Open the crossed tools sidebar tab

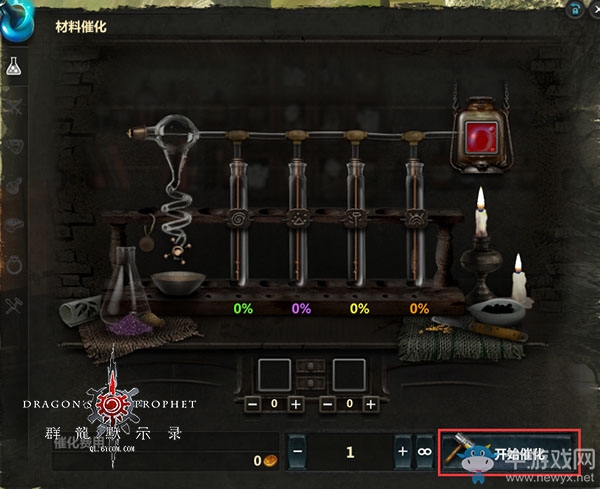tap(14, 302)
